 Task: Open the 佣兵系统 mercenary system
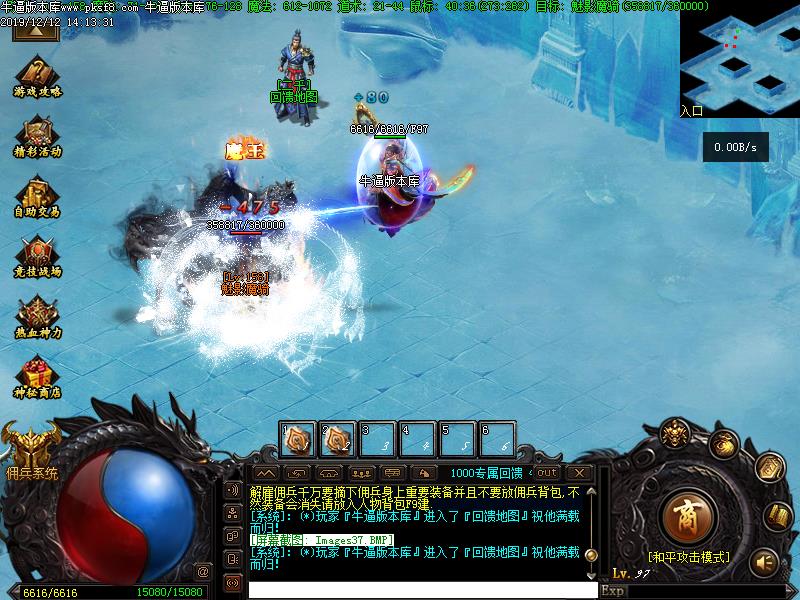point(30,449)
